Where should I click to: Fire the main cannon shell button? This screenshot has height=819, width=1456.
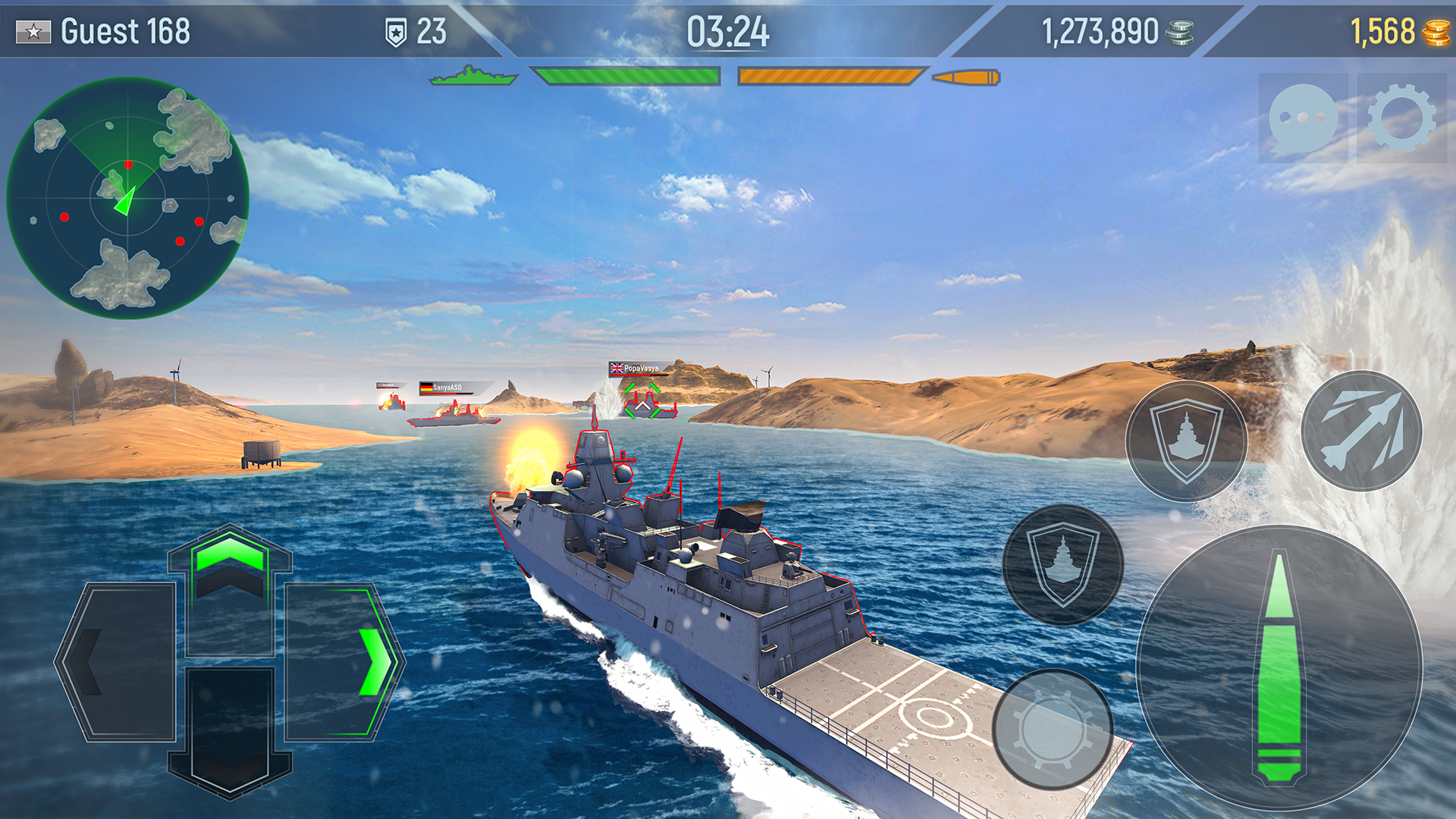click(1280, 667)
